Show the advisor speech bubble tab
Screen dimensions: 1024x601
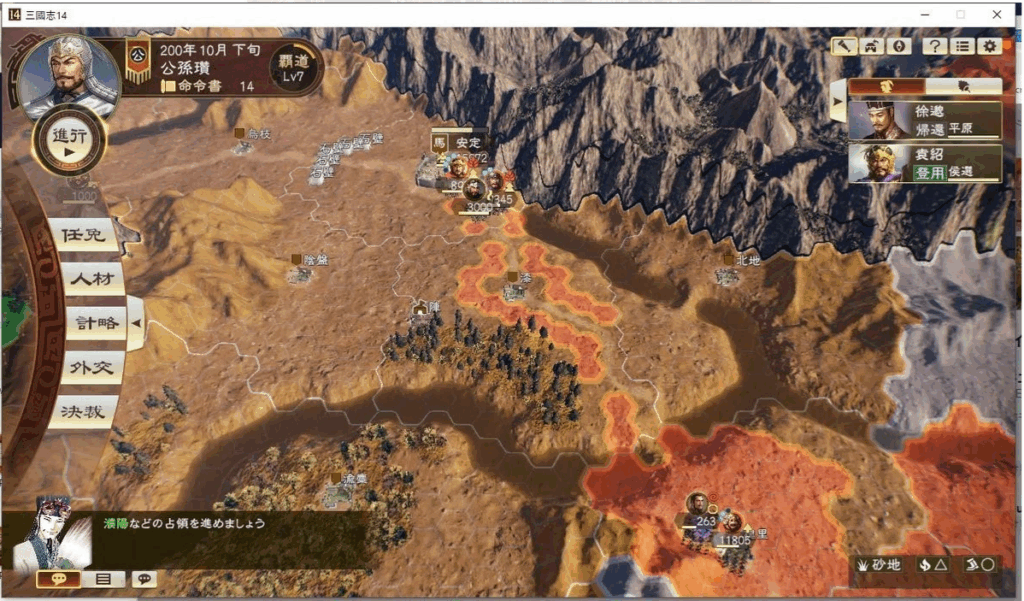59,579
